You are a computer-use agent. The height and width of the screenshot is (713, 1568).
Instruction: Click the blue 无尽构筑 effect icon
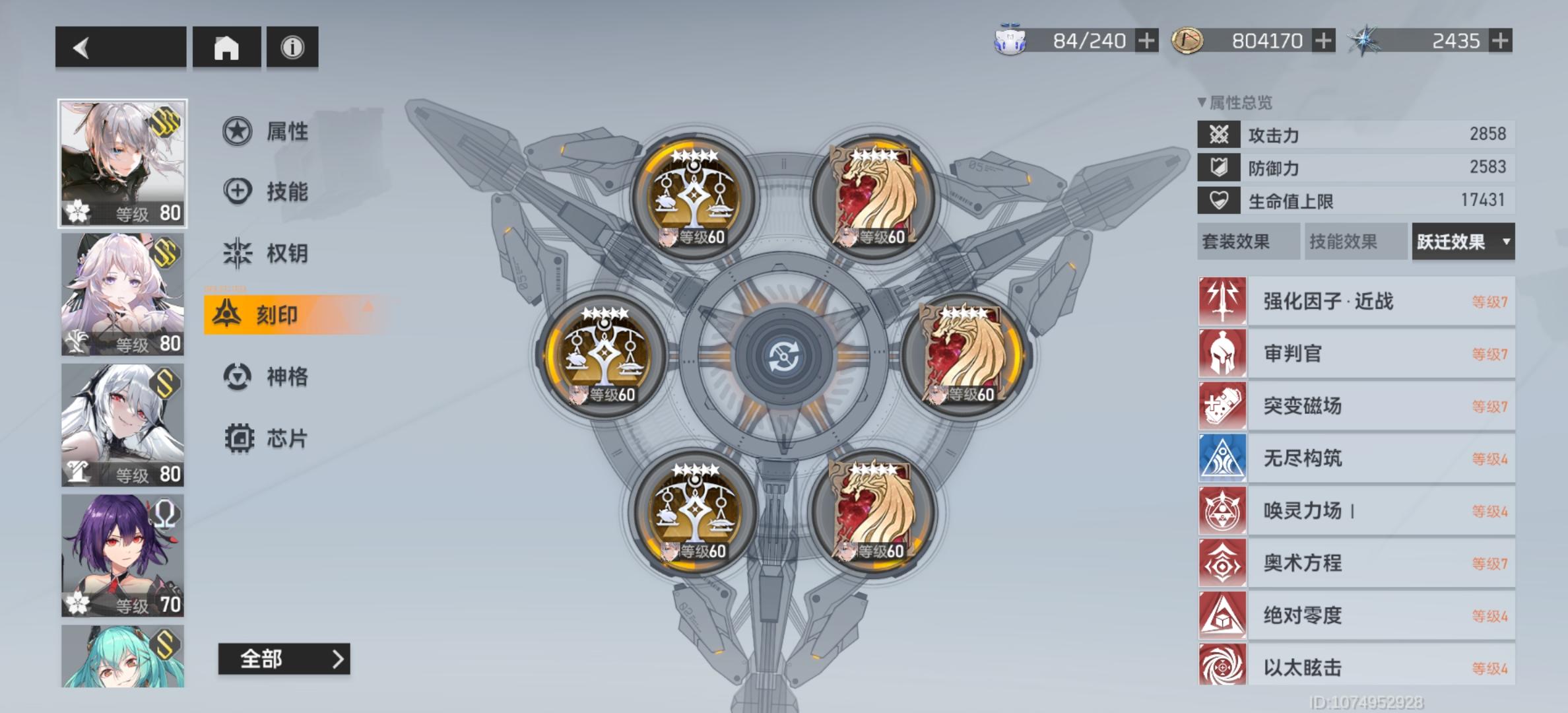1222,458
